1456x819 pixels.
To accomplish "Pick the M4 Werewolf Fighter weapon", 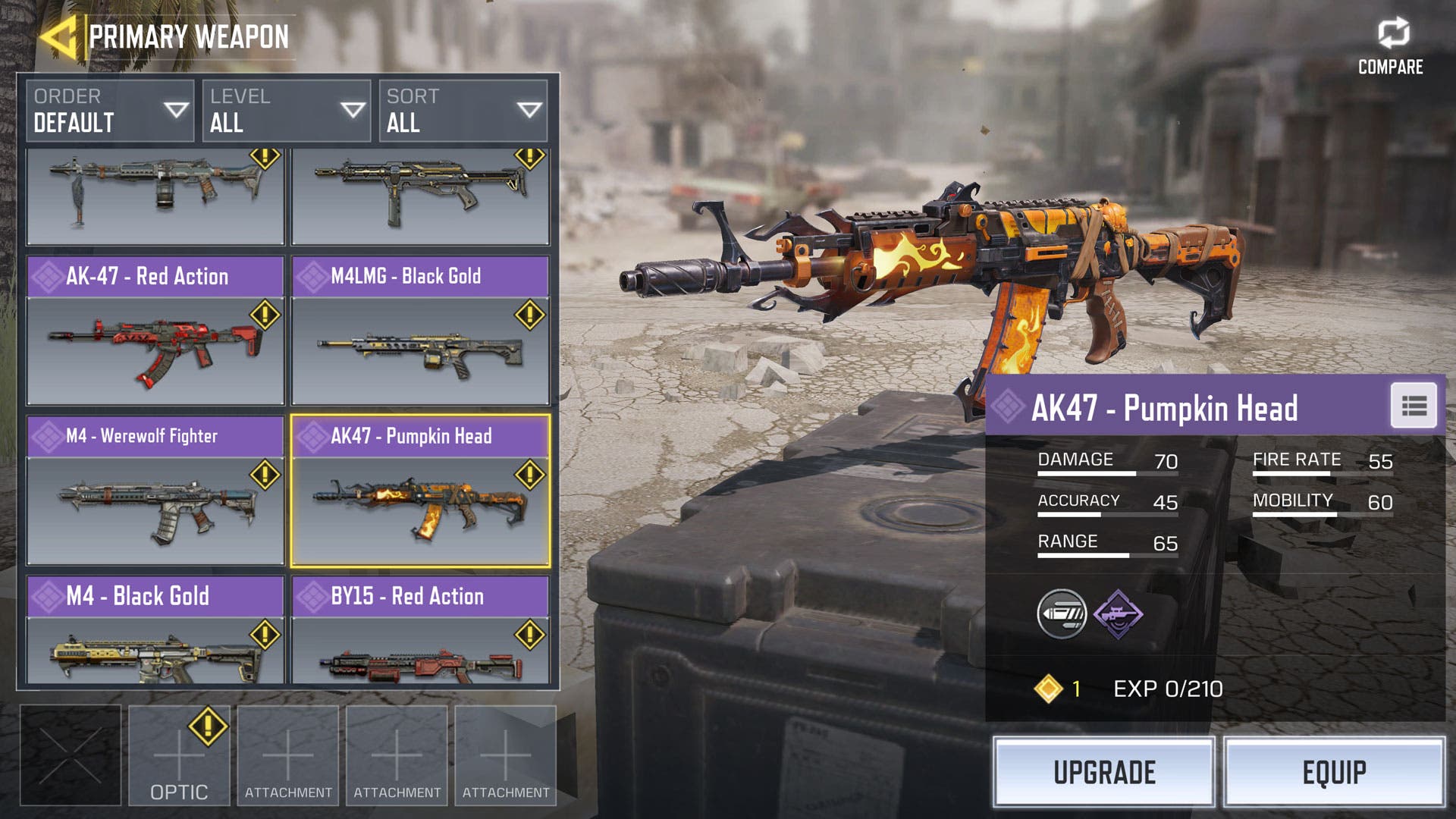I will 155,491.
